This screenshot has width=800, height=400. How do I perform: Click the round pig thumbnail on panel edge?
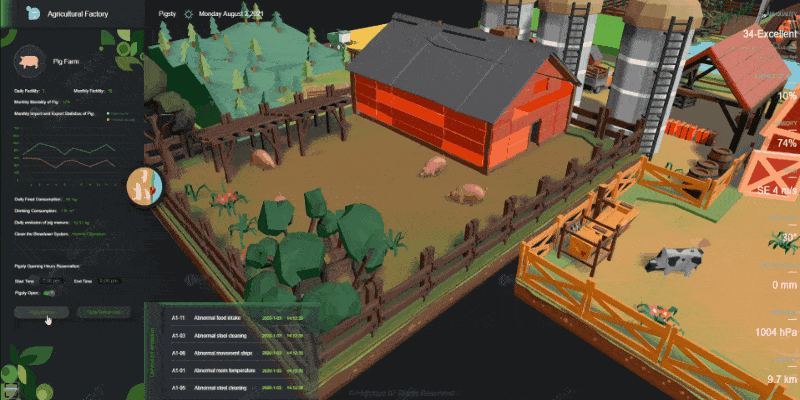[x=140, y=186]
